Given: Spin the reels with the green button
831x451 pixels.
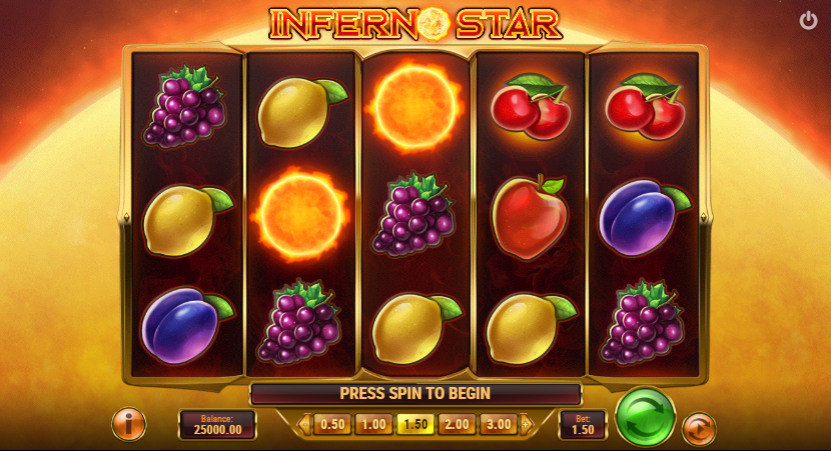Looking at the screenshot, I should click(645, 416).
